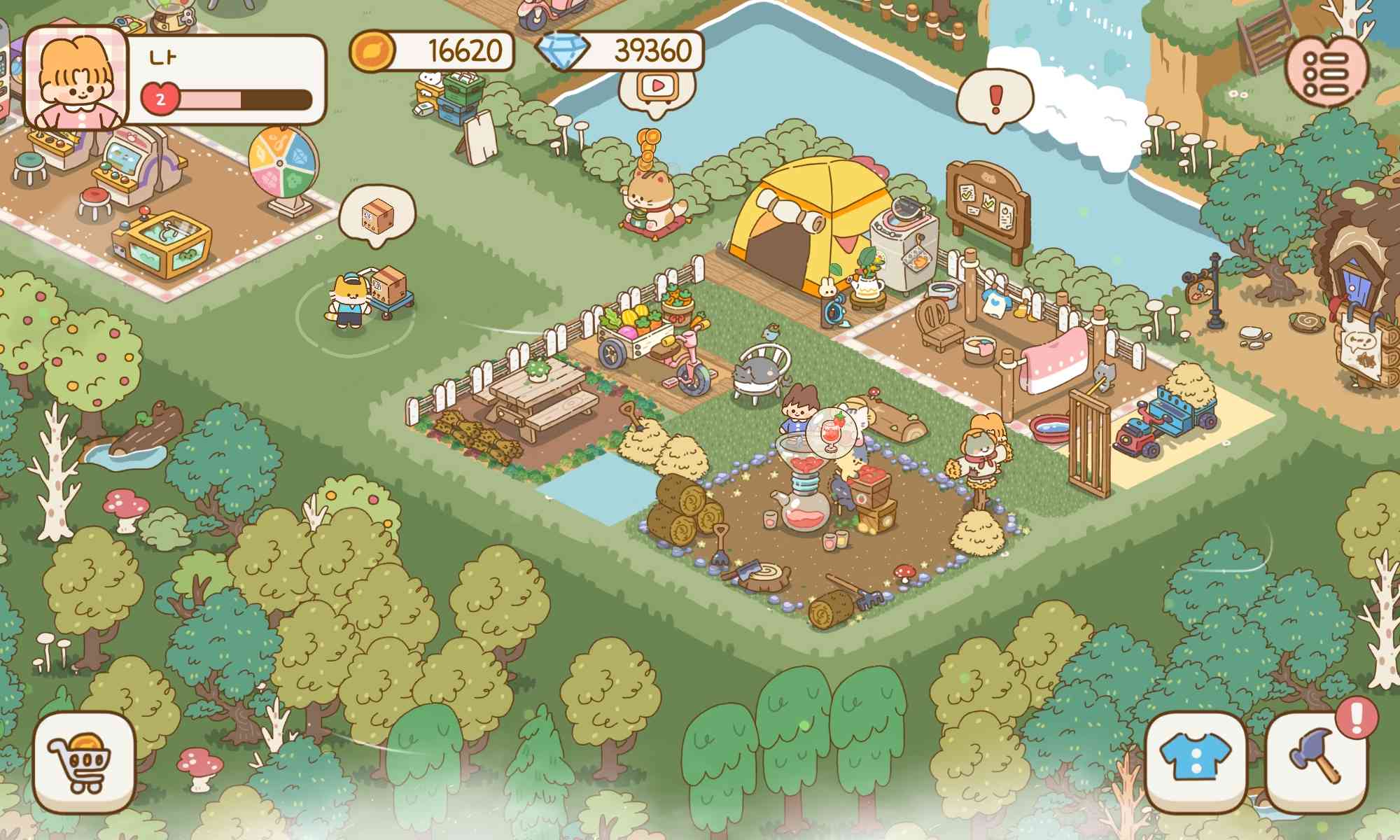Open the bulletin board with pinned notes
This screenshot has height=840, width=1400.
[987, 203]
